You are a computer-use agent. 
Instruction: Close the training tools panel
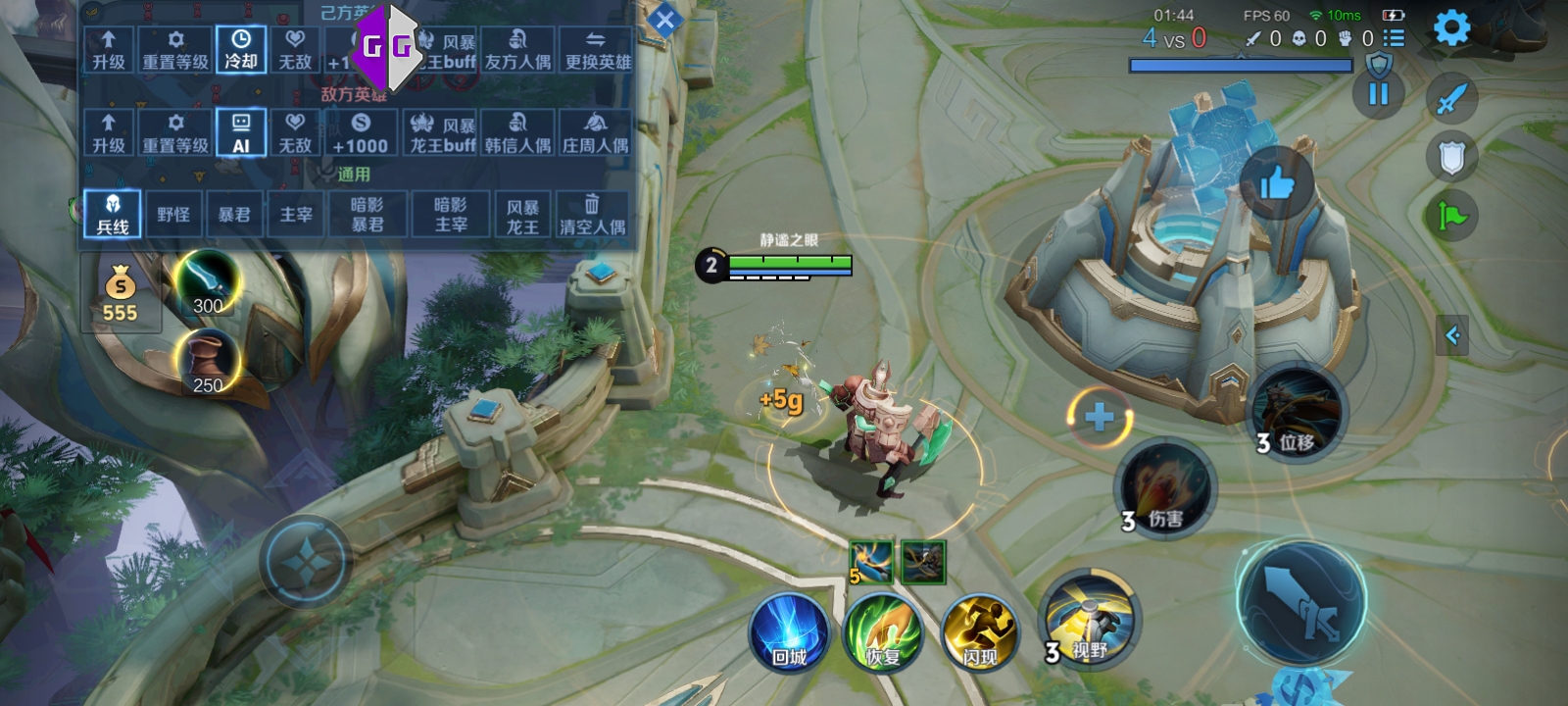click(664, 20)
